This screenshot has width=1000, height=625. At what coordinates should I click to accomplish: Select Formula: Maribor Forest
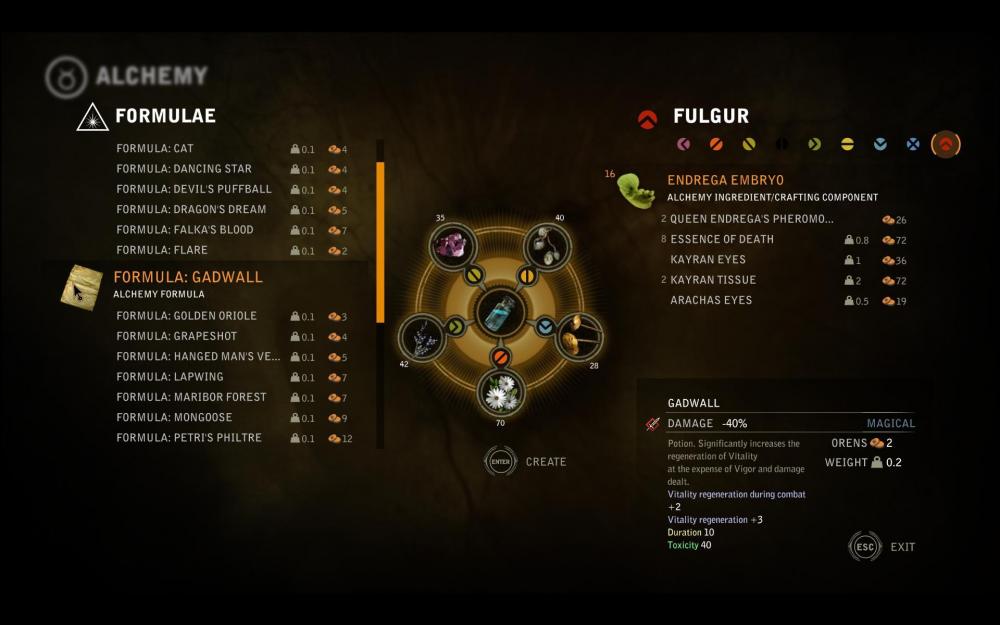point(191,397)
